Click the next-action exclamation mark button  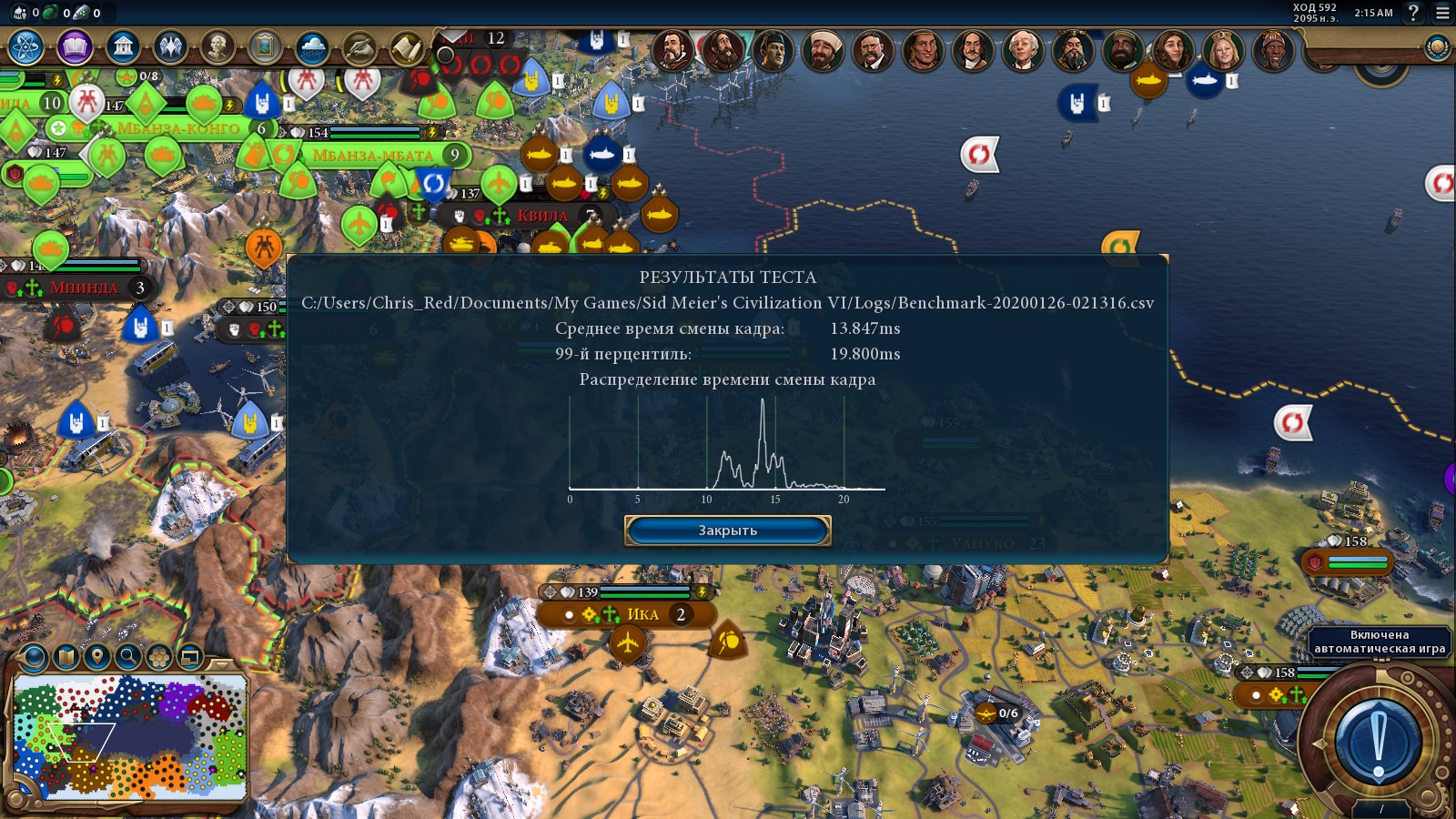1379,742
